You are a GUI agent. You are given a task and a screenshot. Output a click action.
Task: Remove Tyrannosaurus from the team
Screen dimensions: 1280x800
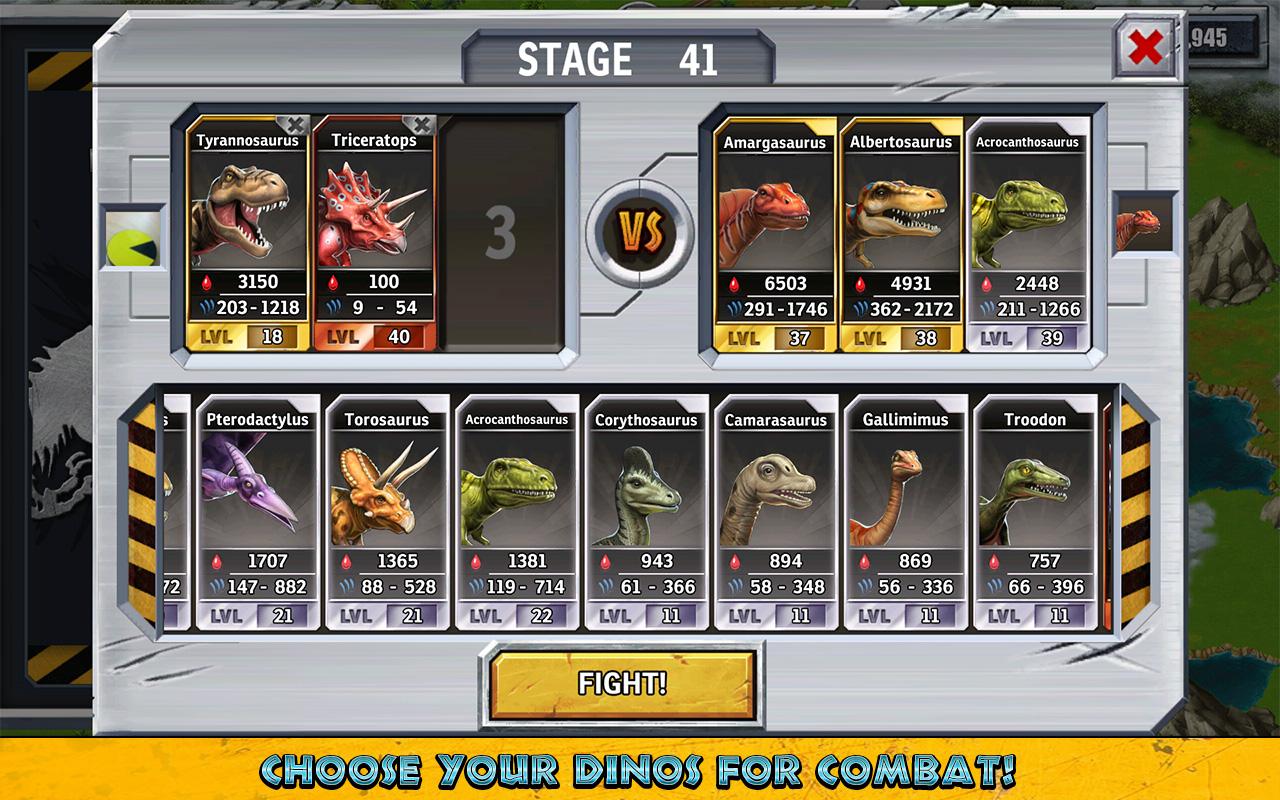[293, 125]
